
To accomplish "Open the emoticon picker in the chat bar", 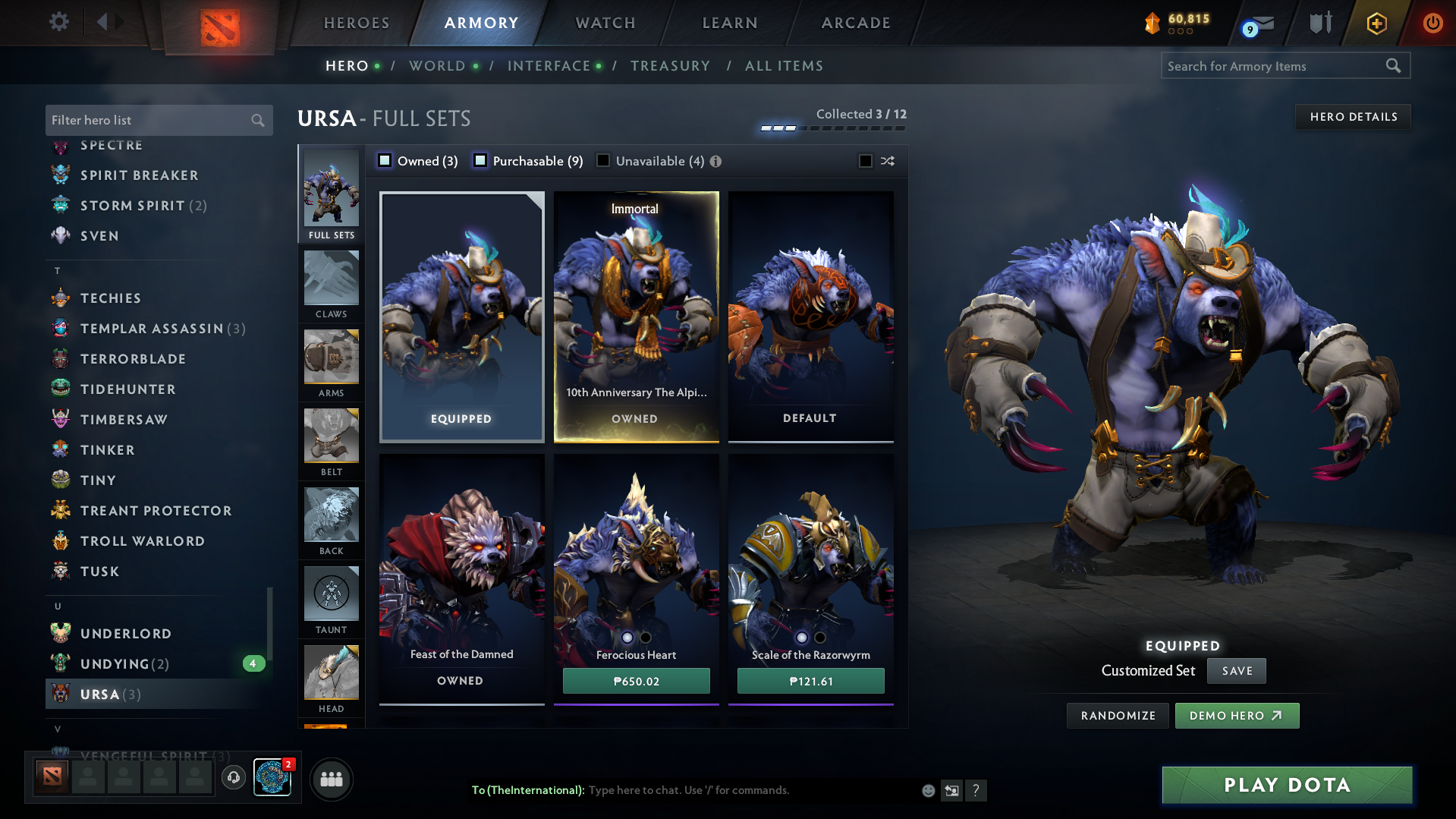I will click(x=928, y=790).
